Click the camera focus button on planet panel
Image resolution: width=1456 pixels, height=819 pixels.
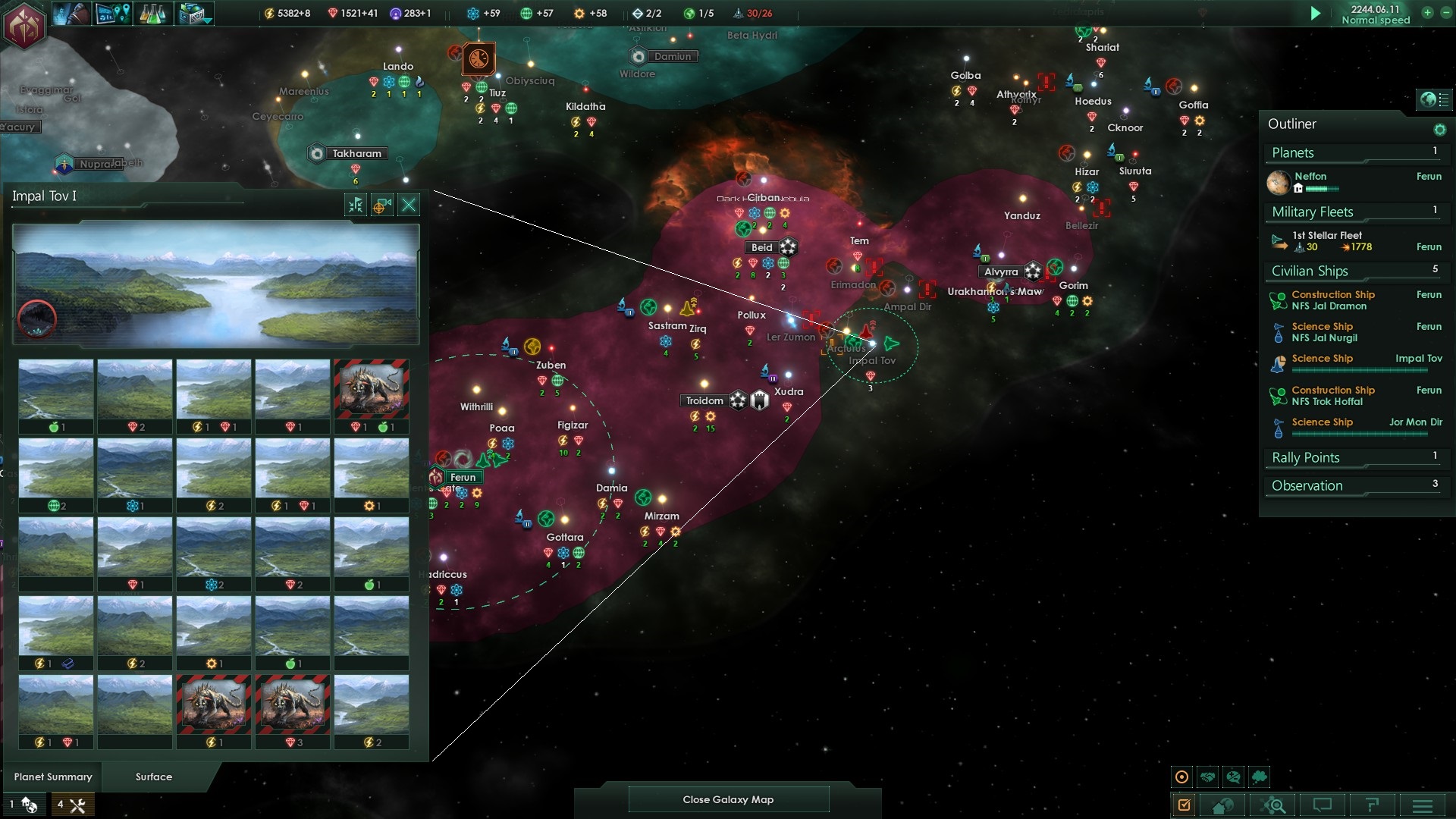click(382, 205)
